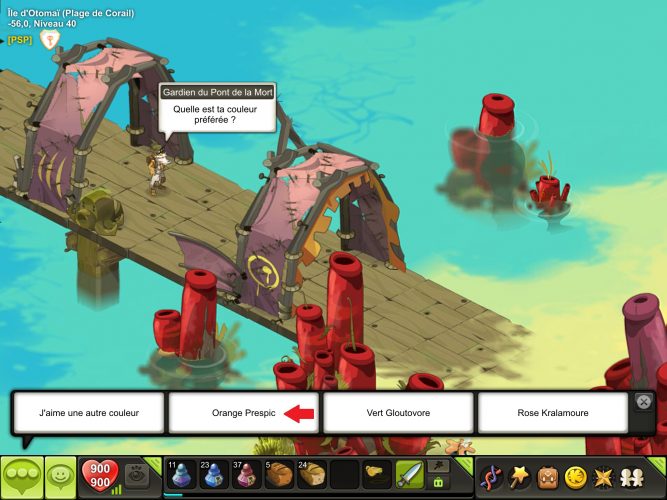Open the smiley emotes button
The width and height of the screenshot is (667, 500).
60,476
